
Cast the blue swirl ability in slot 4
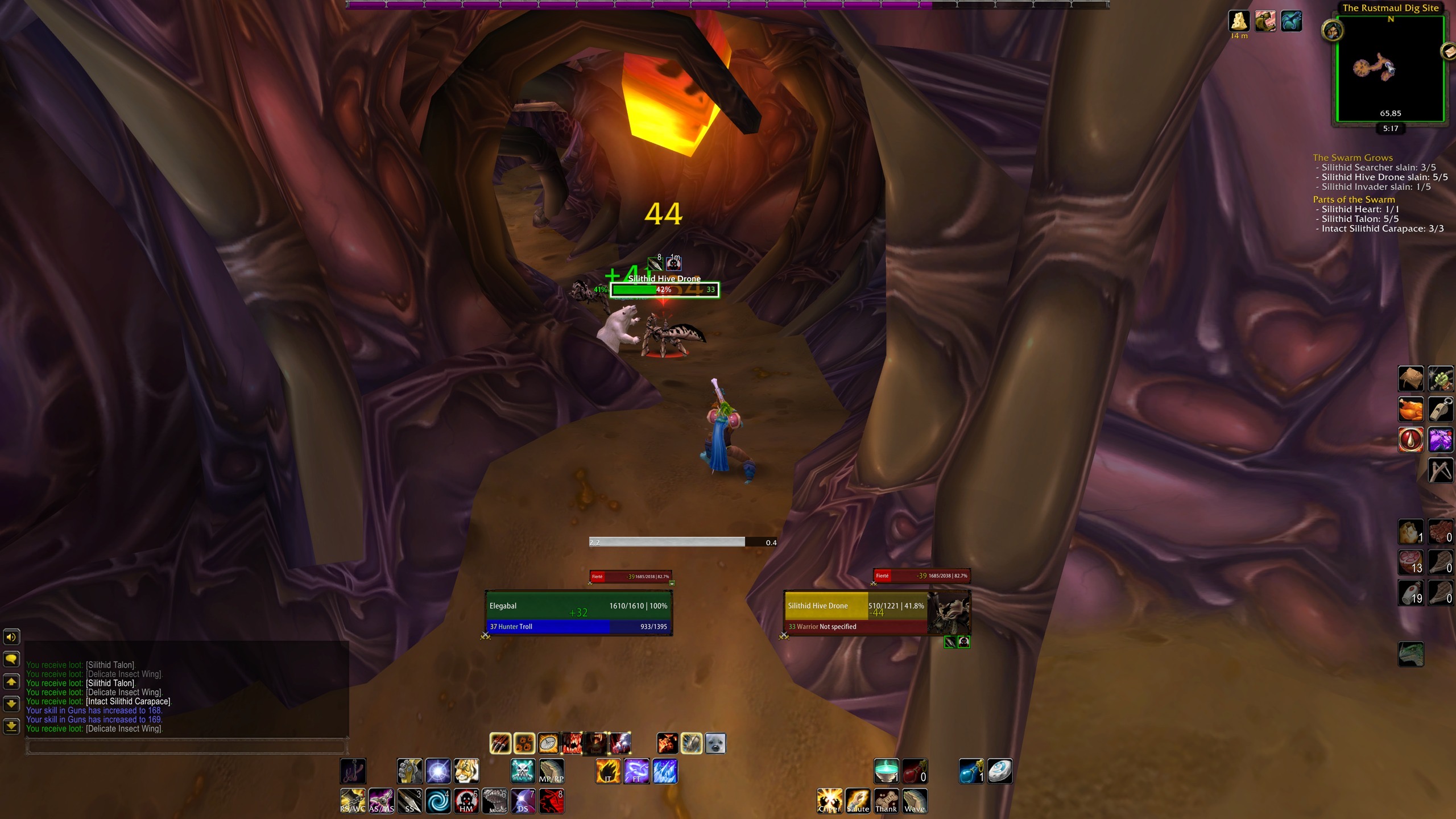tap(438, 801)
